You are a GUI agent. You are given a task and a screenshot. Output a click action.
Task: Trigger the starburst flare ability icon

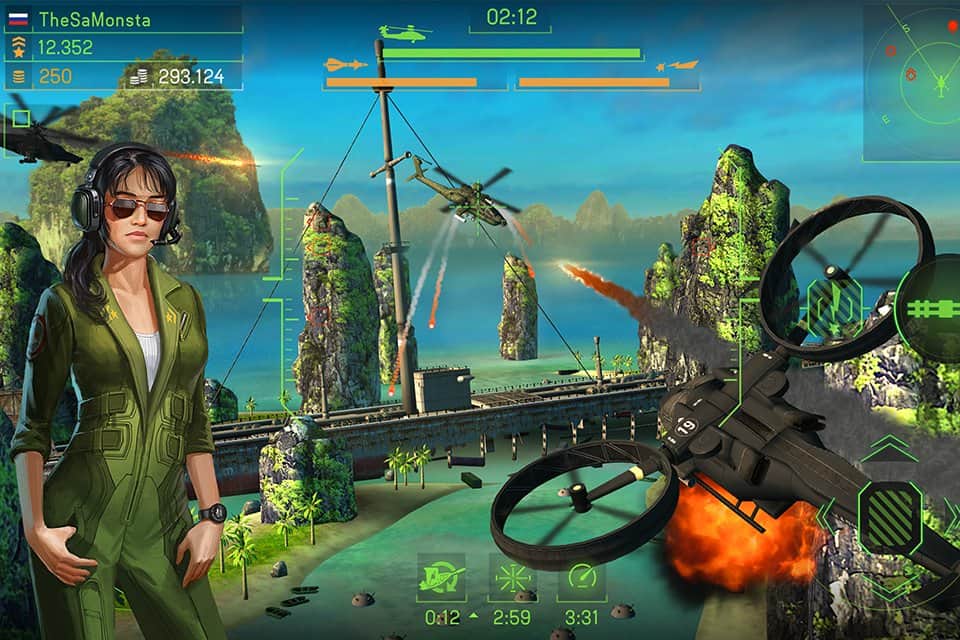[512, 577]
